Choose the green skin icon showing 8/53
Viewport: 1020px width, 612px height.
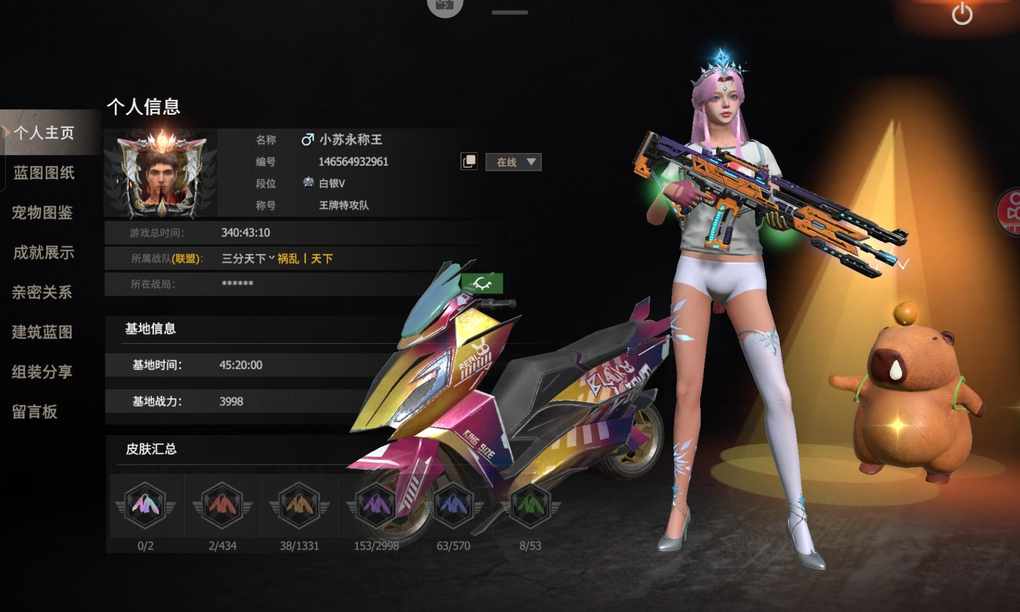528,505
